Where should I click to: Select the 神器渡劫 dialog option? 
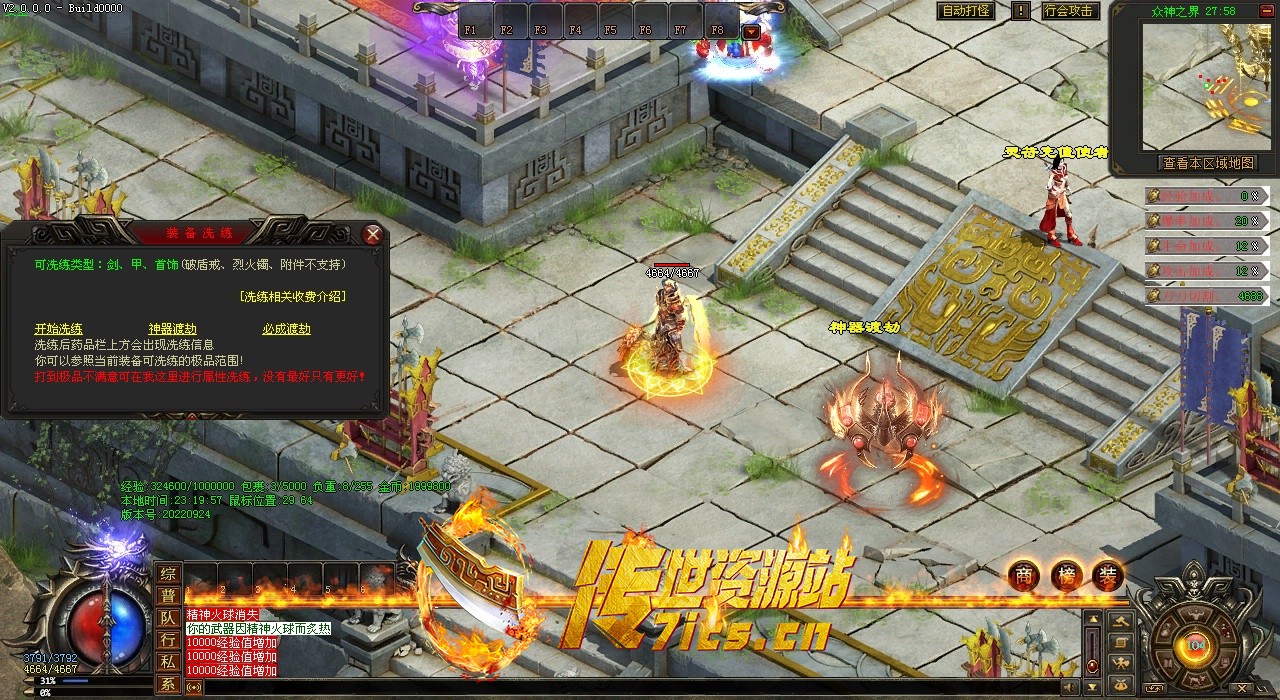click(x=172, y=329)
